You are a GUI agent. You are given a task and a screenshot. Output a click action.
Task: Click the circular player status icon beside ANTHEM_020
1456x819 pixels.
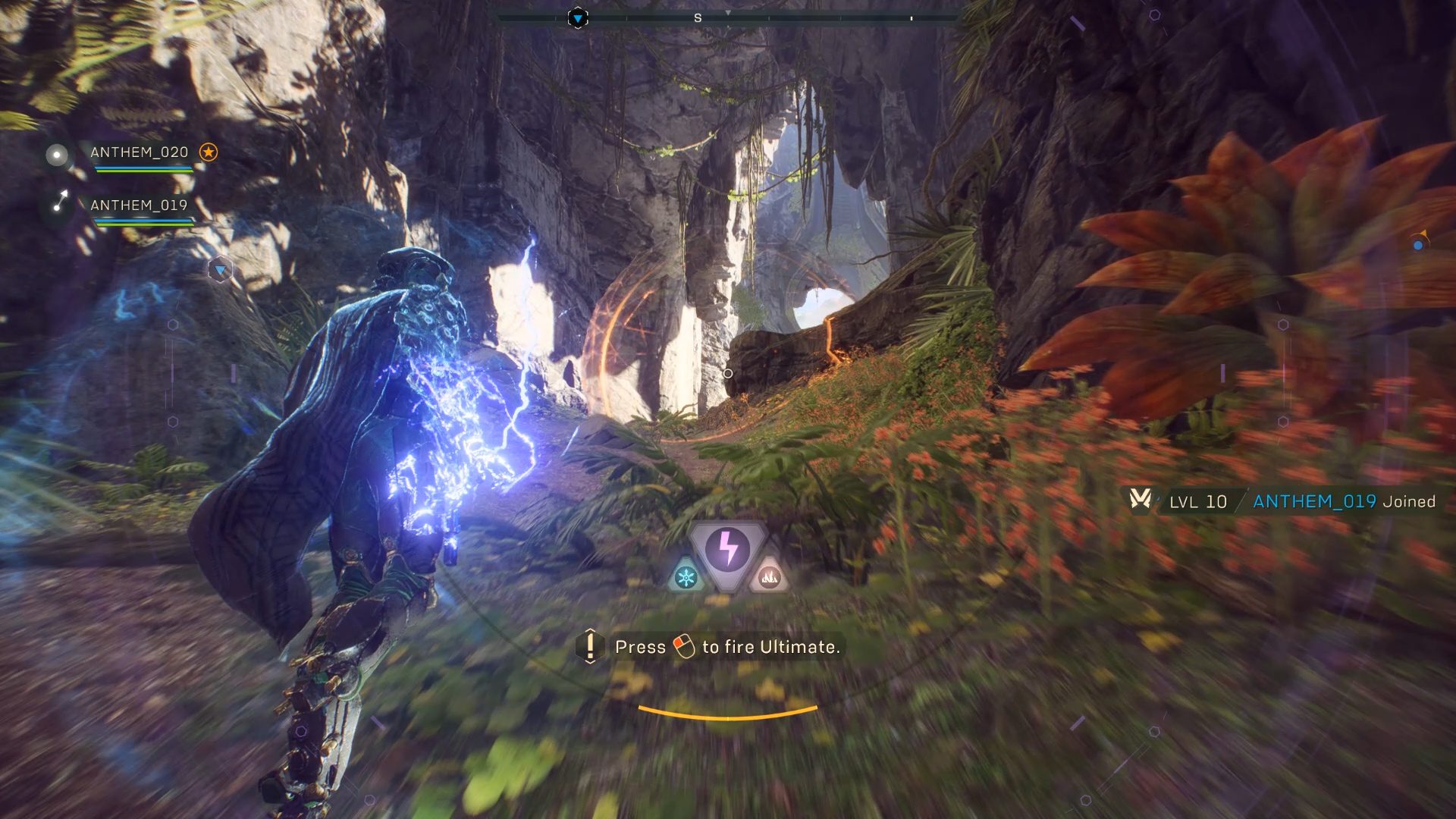tap(57, 154)
